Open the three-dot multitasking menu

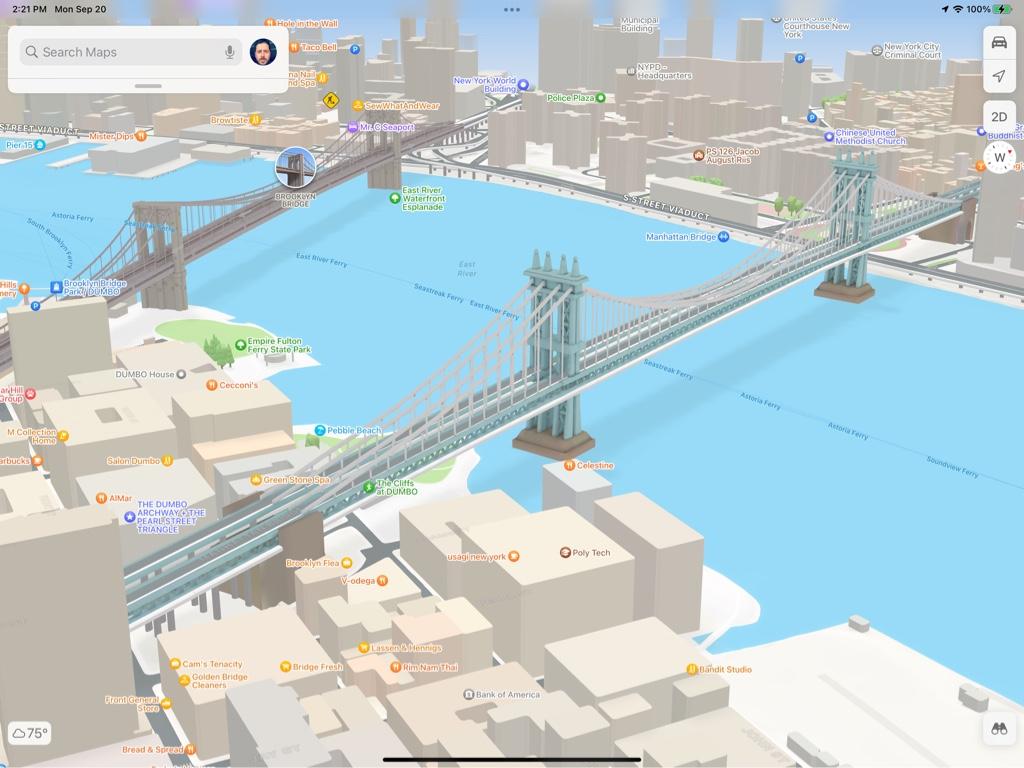512,10
